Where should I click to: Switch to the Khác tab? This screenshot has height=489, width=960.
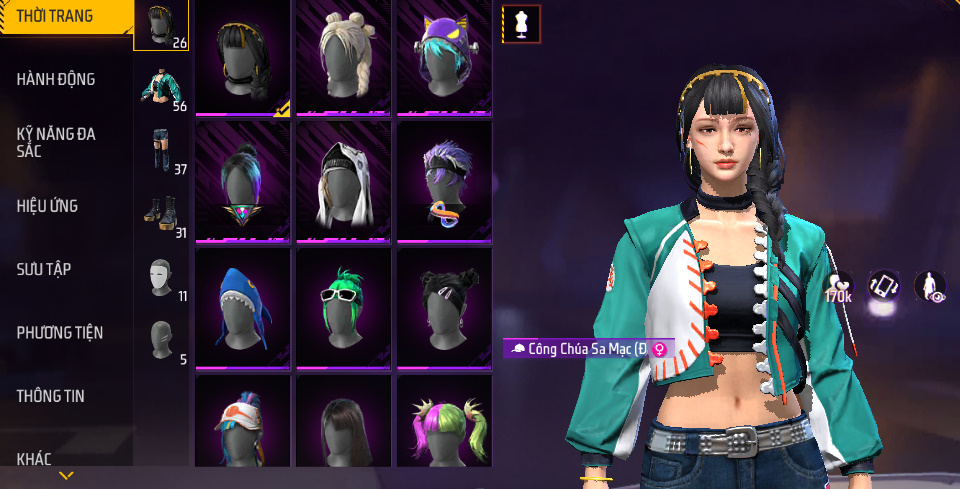pyautogui.click(x=34, y=459)
